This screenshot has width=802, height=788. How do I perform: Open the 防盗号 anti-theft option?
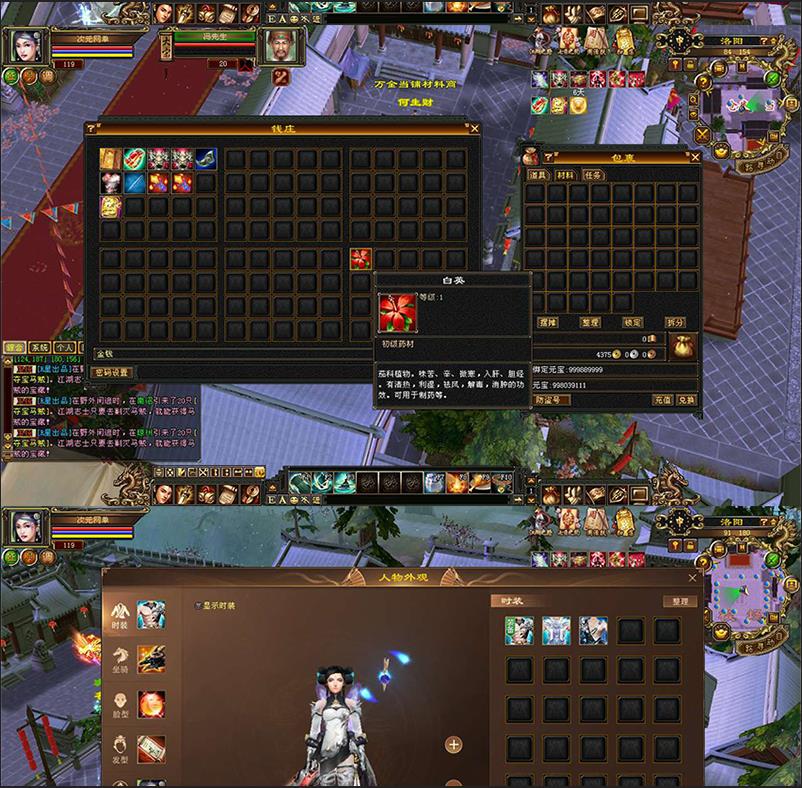coord(552,399)
